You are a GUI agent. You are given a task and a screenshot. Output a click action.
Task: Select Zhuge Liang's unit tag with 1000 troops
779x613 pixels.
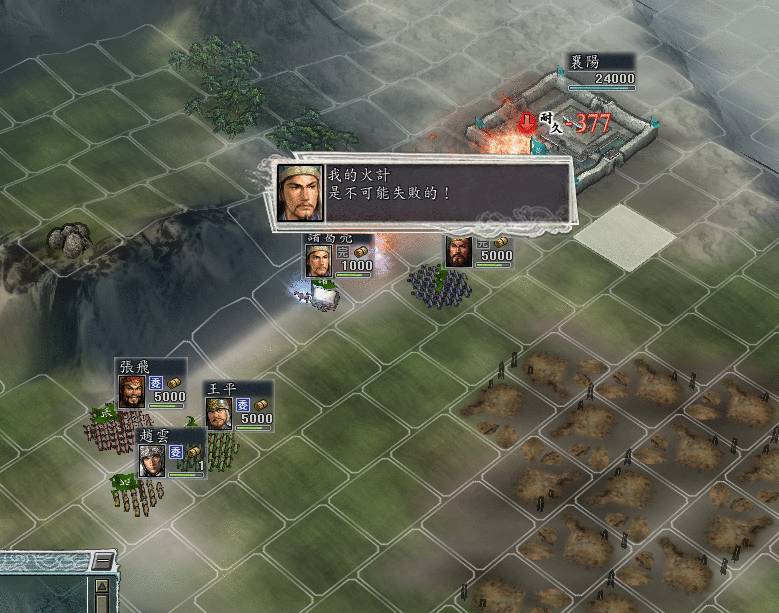tap(339, 262)
